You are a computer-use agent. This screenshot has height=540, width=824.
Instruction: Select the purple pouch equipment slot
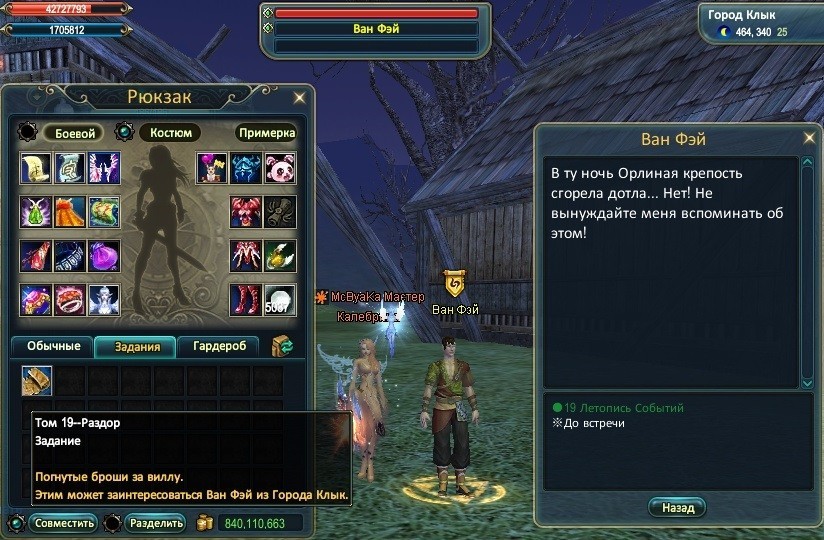point(104,256)
